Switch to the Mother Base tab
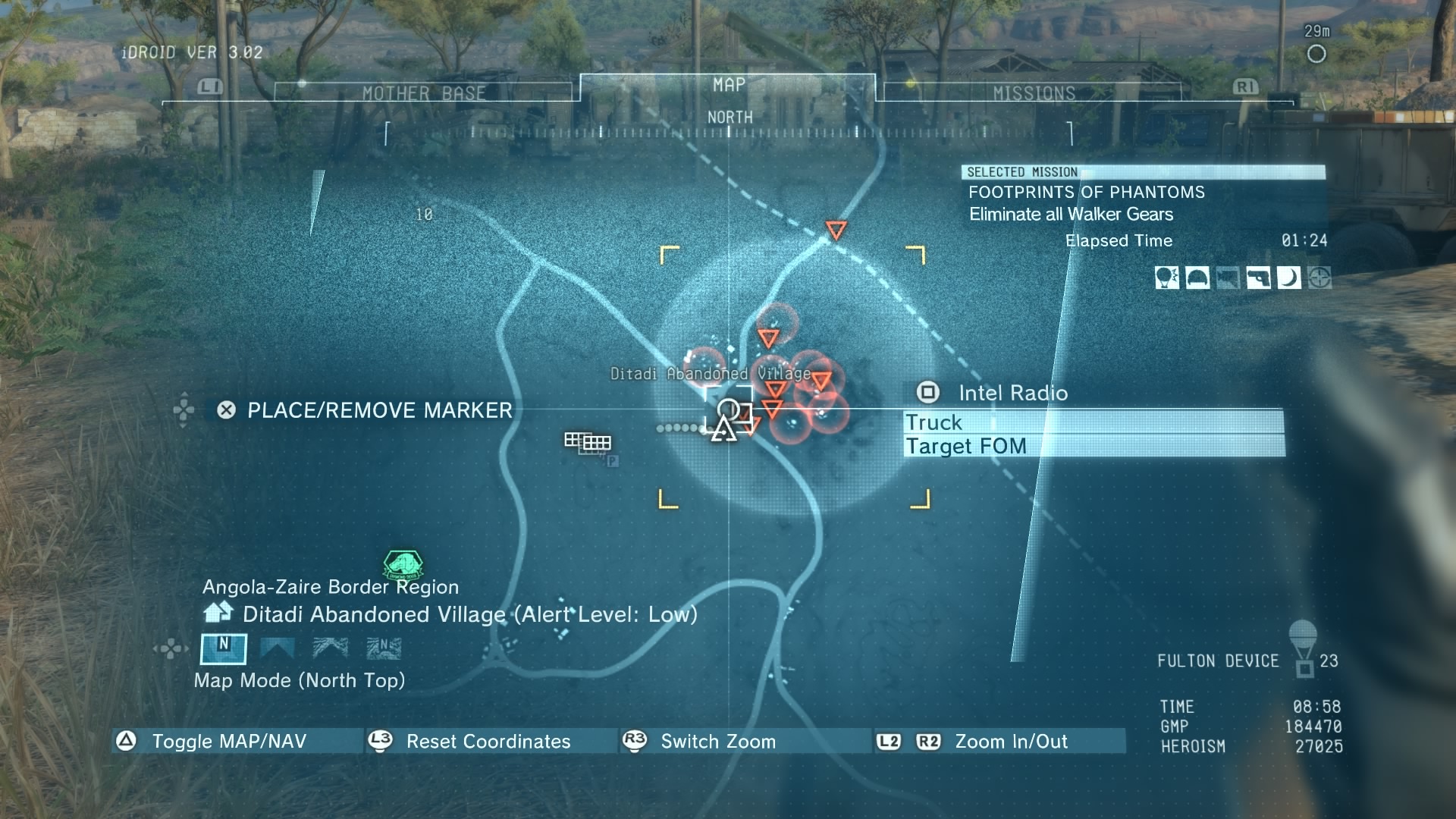 click(x=423, y=93)
